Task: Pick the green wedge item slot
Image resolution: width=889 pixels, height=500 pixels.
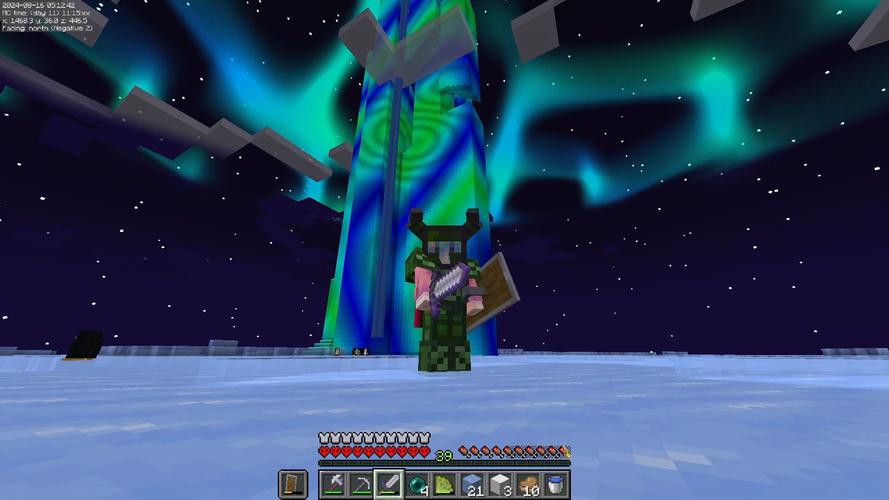Action: coord(445,485)
